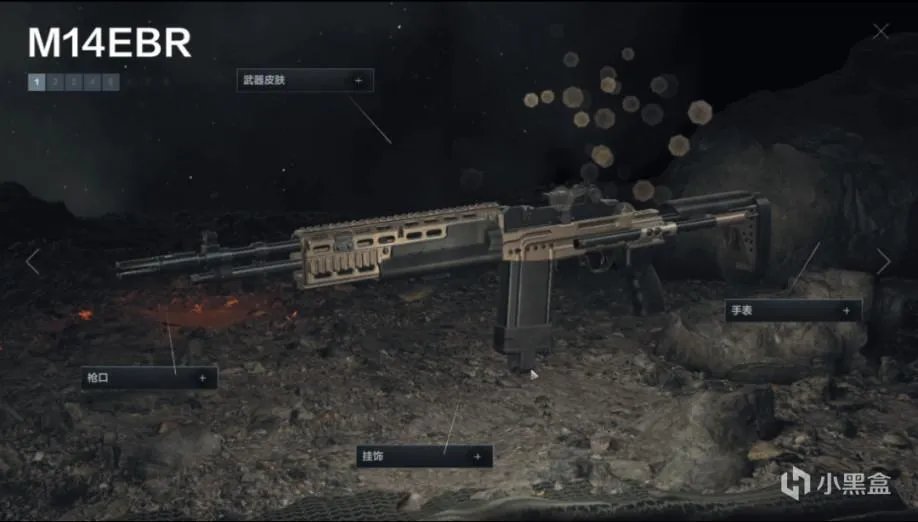Screen dimensions: 918x522
Task: Switch to loadout preset 4
Action: coord(91,82)
